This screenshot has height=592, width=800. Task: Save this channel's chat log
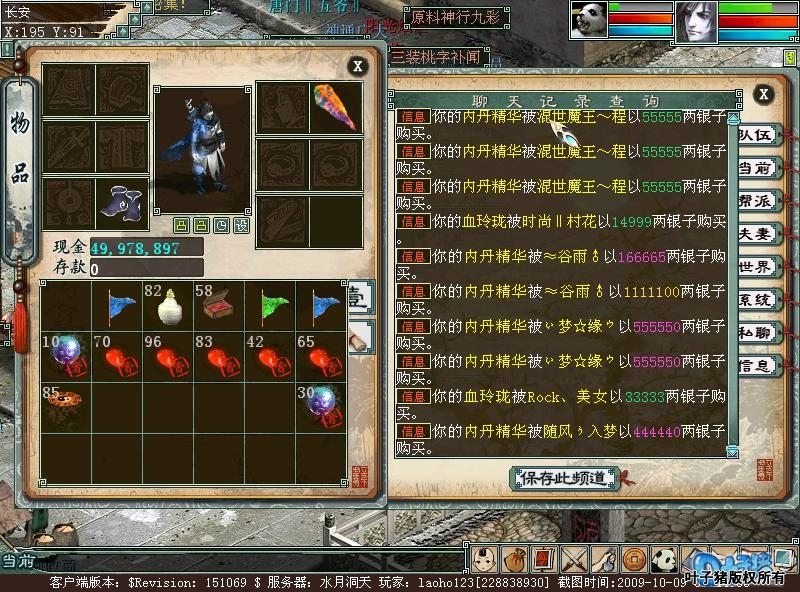(562, 478)
